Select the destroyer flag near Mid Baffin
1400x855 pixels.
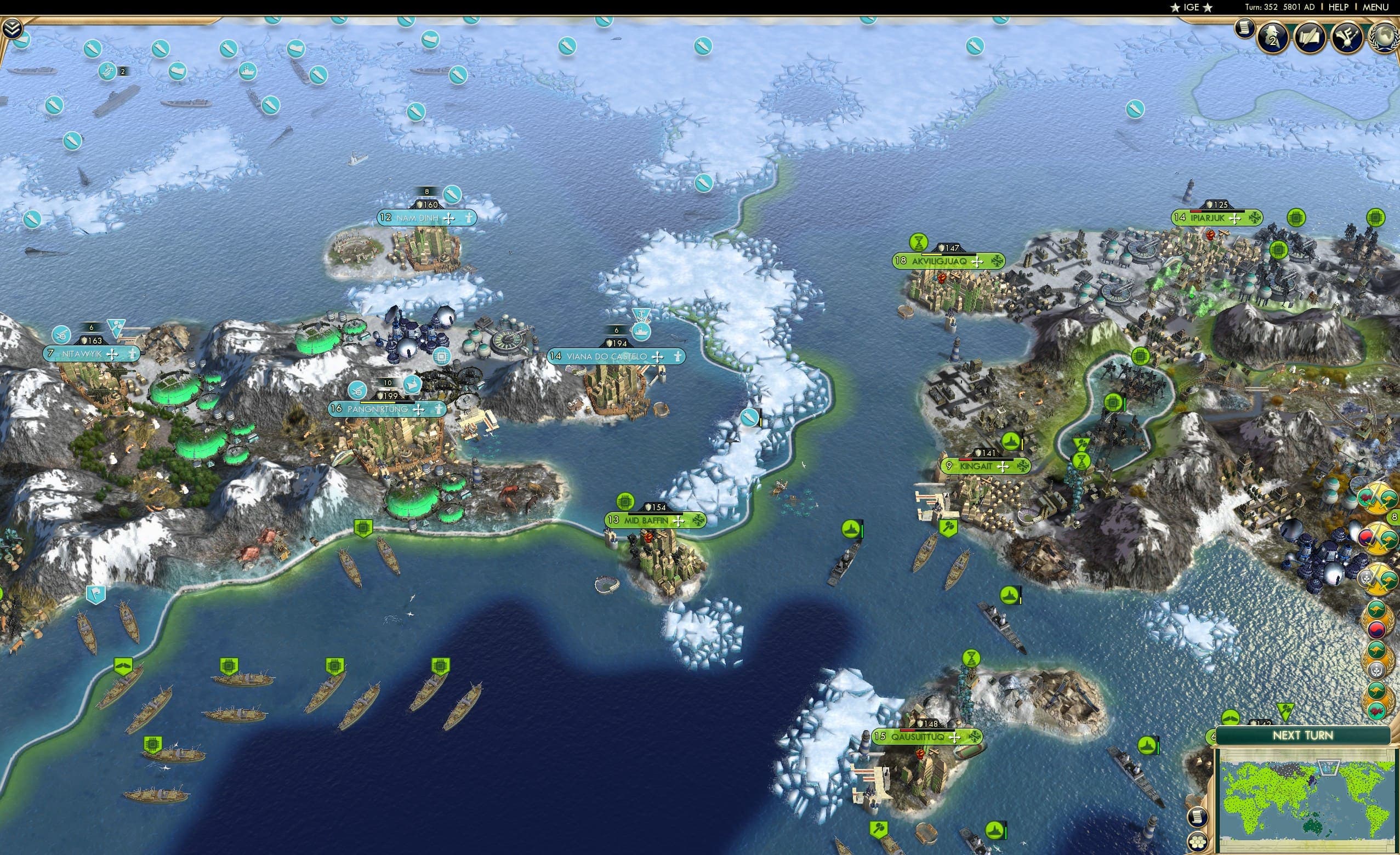point(852,529)
